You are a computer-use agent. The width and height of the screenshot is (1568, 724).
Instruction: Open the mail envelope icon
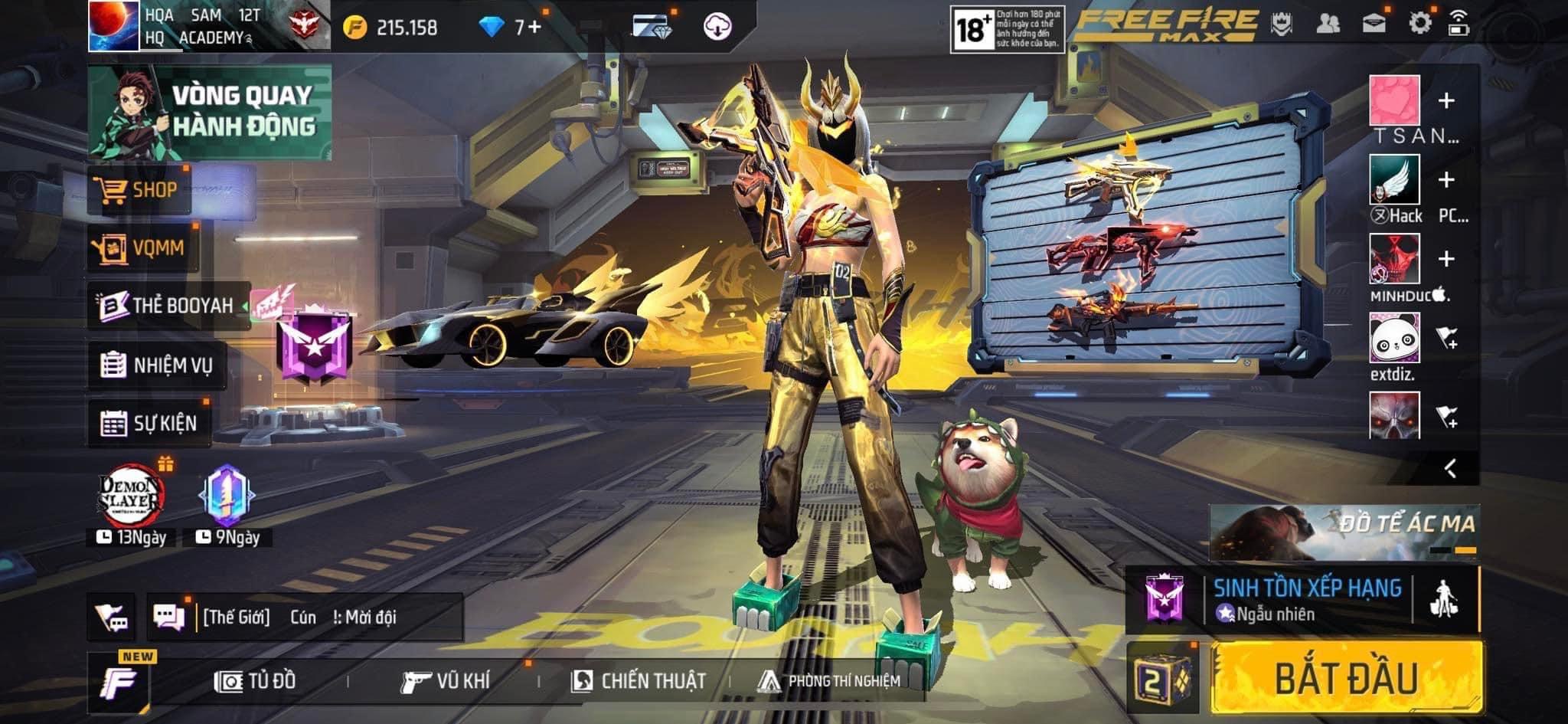(1374, 23)
